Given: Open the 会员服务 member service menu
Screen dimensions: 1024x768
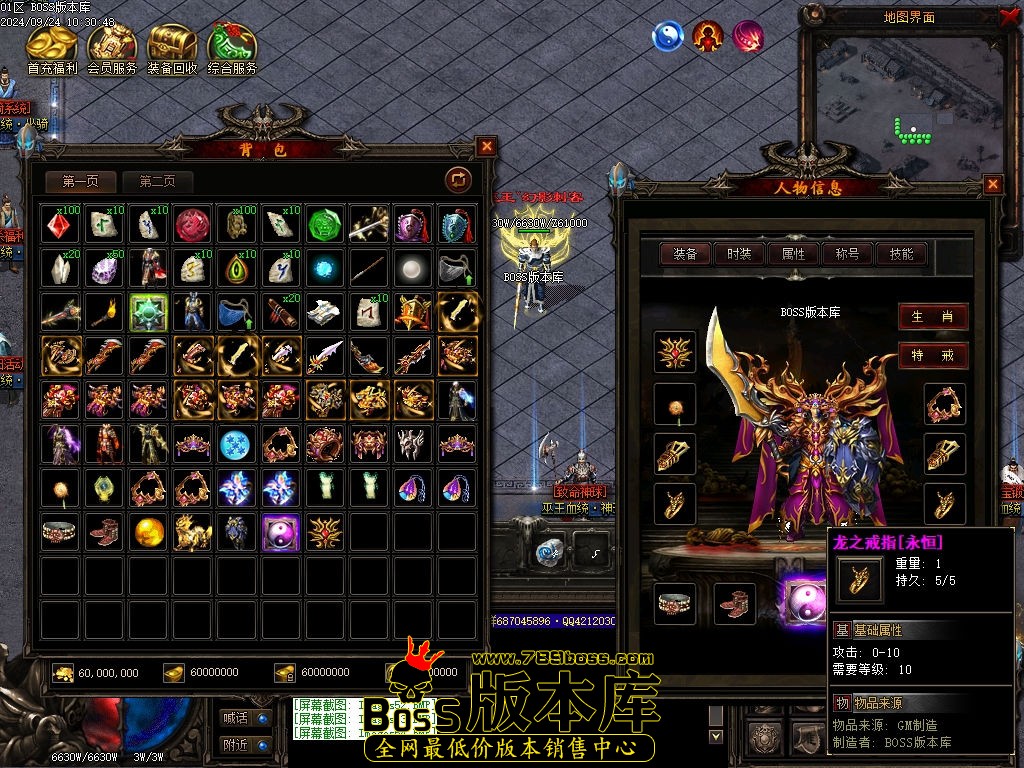Looking at the screenshot, I should 112,47.
